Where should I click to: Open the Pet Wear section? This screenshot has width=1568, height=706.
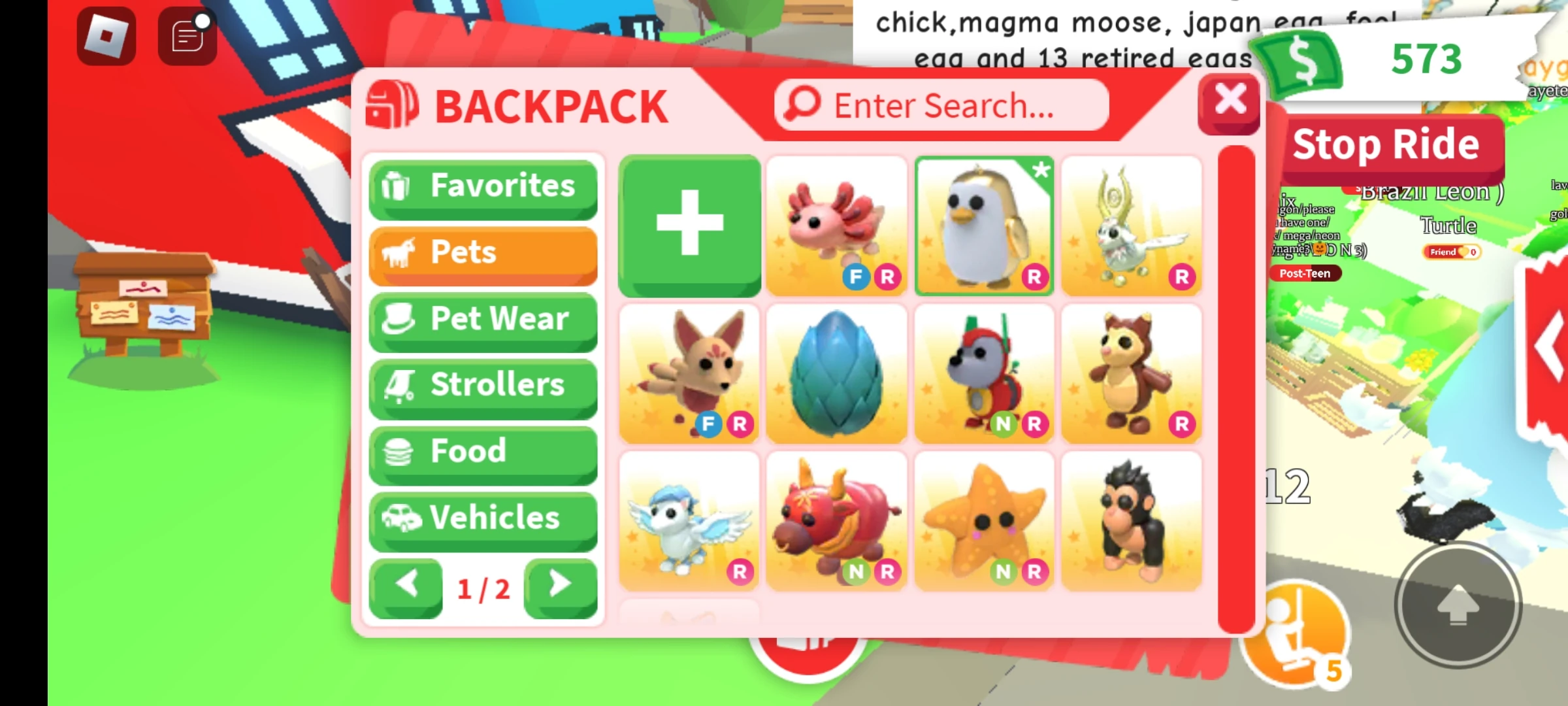tap(482, 320)
